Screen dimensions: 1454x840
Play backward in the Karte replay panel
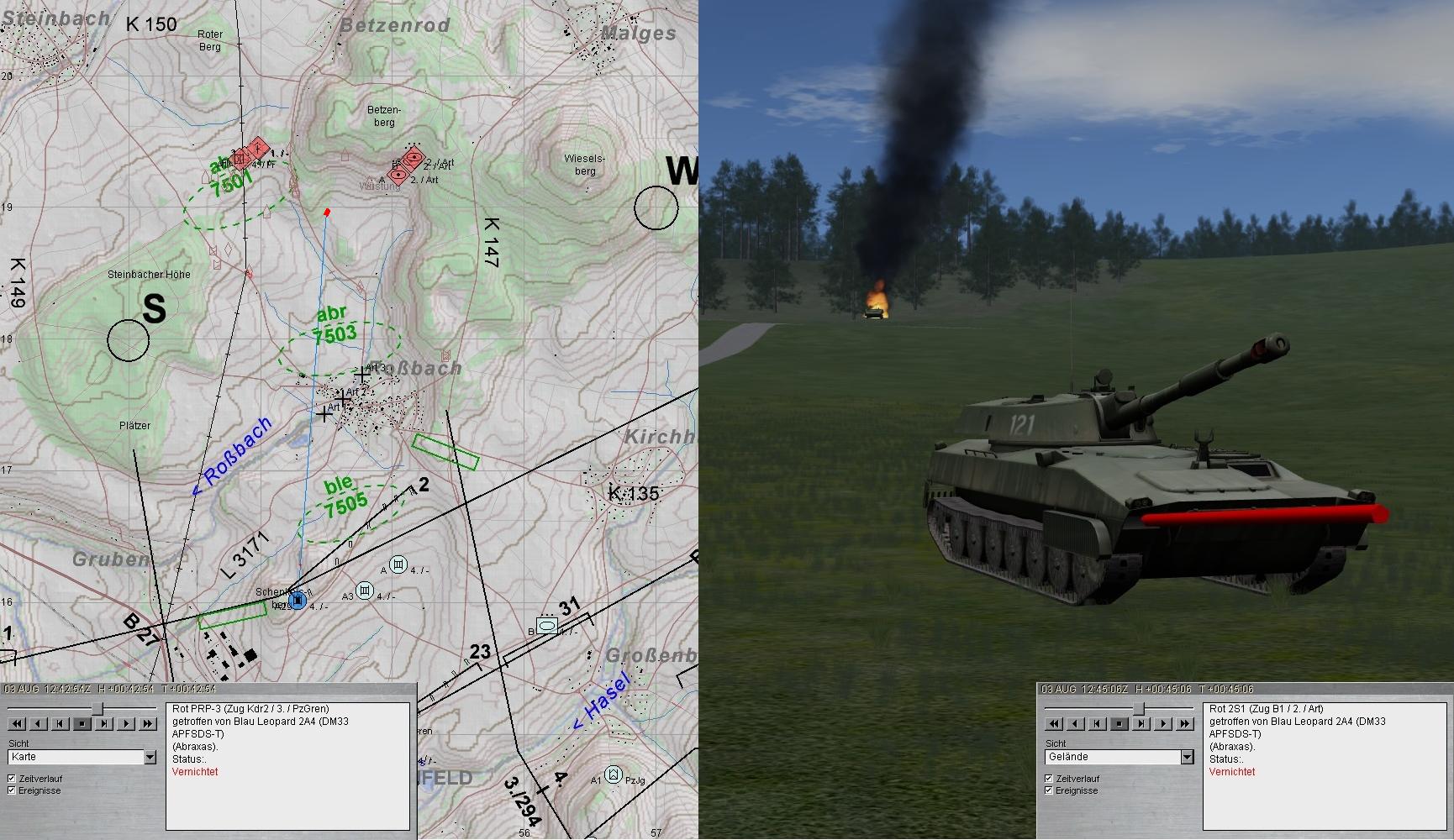(x=39, y=723)
